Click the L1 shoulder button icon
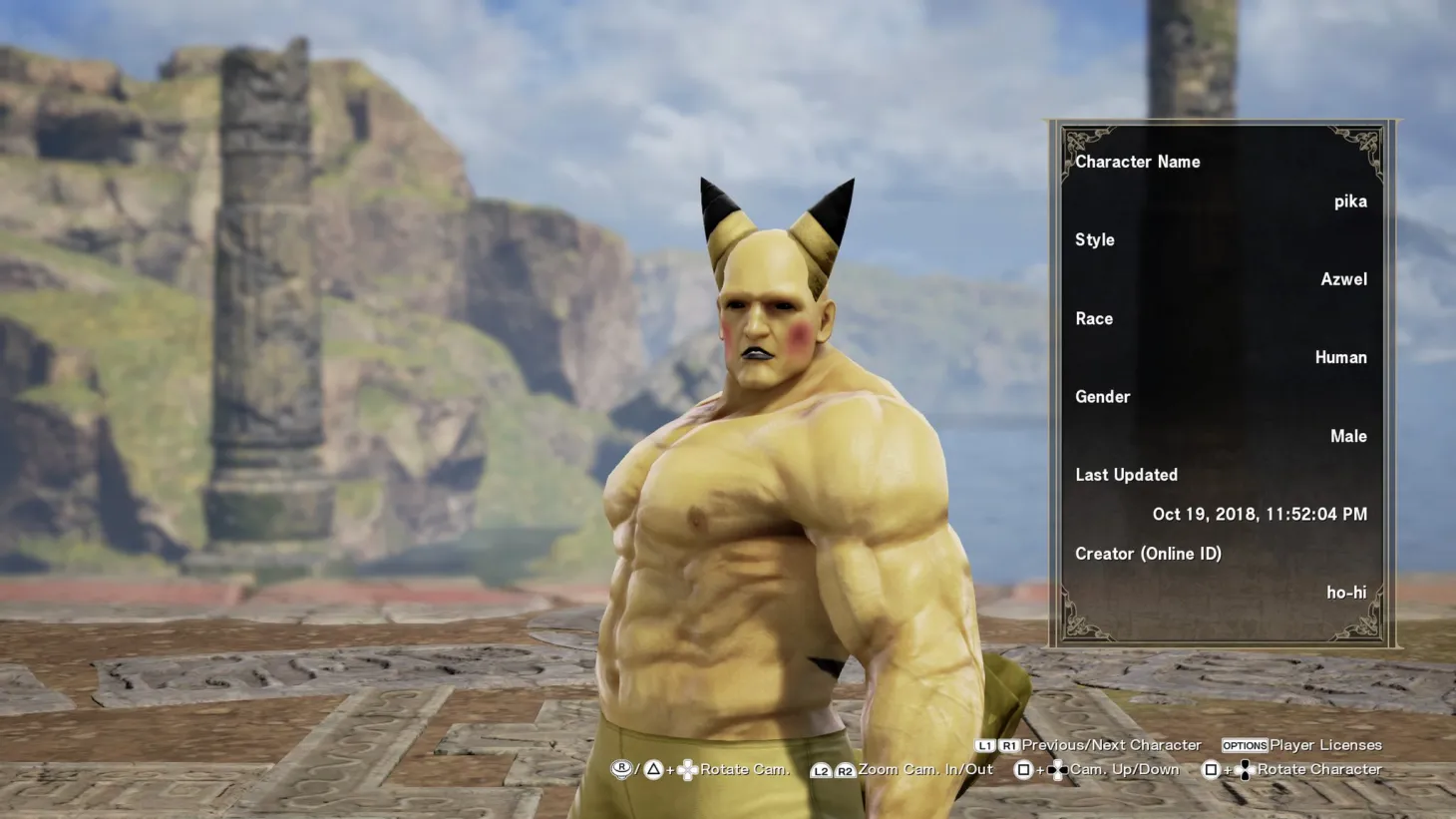The image size is (1456, 819). click(x=985, y=745)
